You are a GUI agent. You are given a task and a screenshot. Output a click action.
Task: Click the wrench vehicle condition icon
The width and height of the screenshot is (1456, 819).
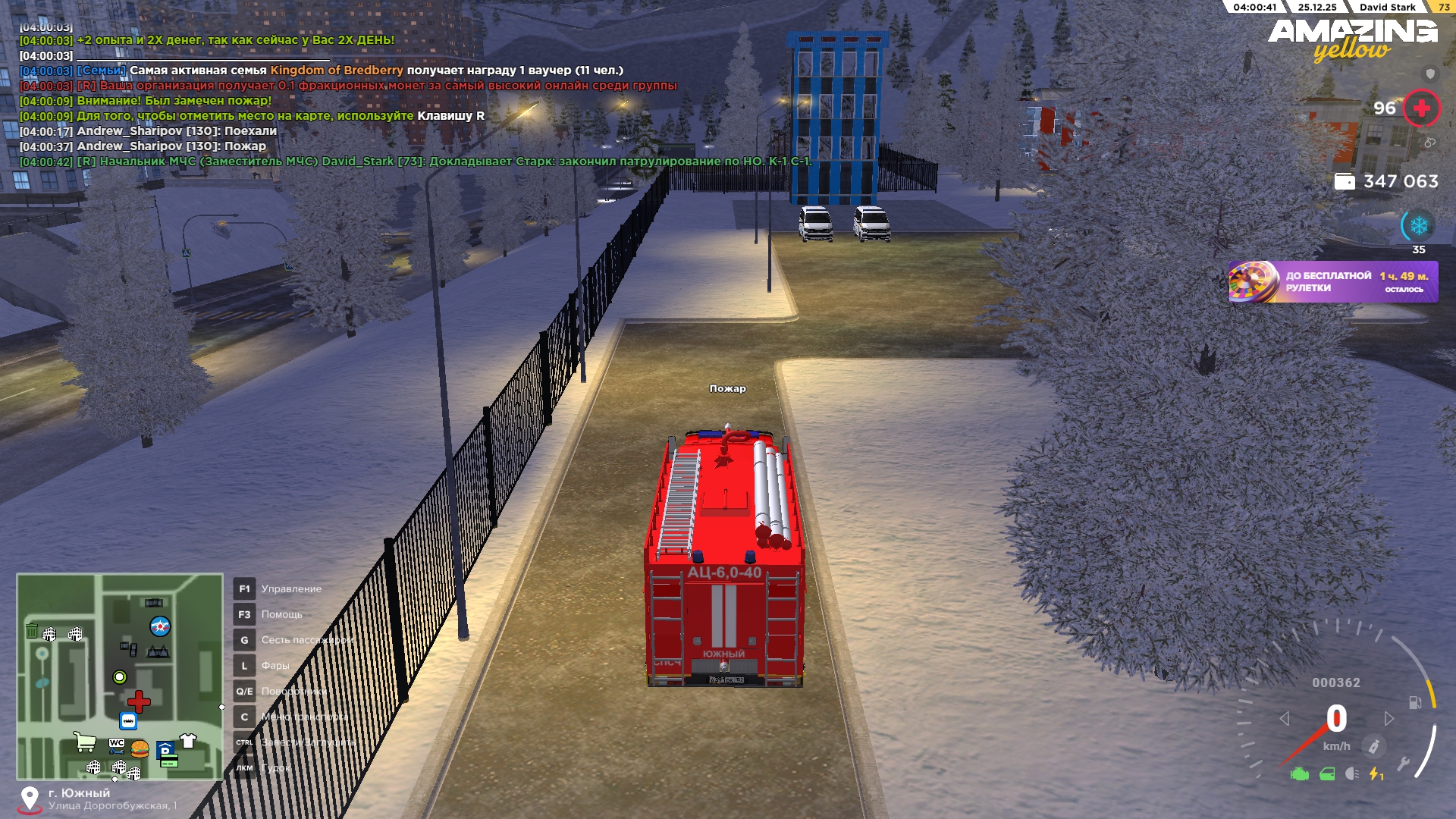(1404, 764)
